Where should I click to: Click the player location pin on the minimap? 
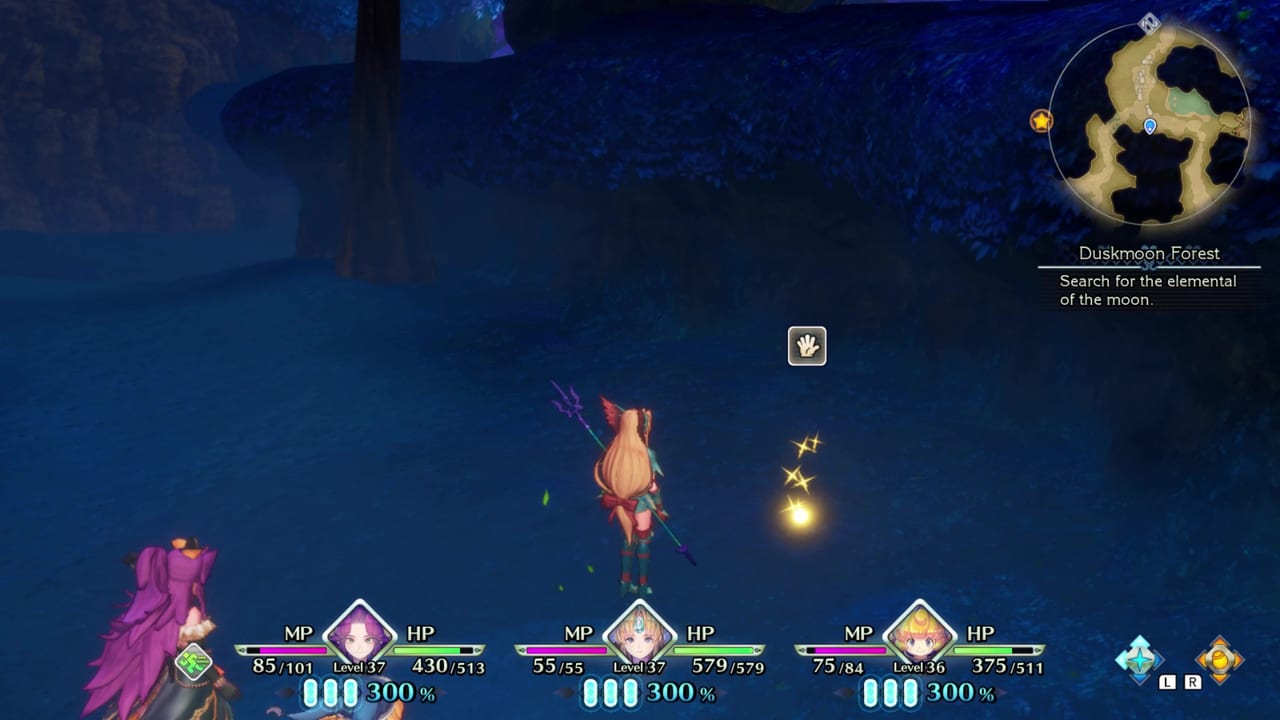(x=1148, y=128)
